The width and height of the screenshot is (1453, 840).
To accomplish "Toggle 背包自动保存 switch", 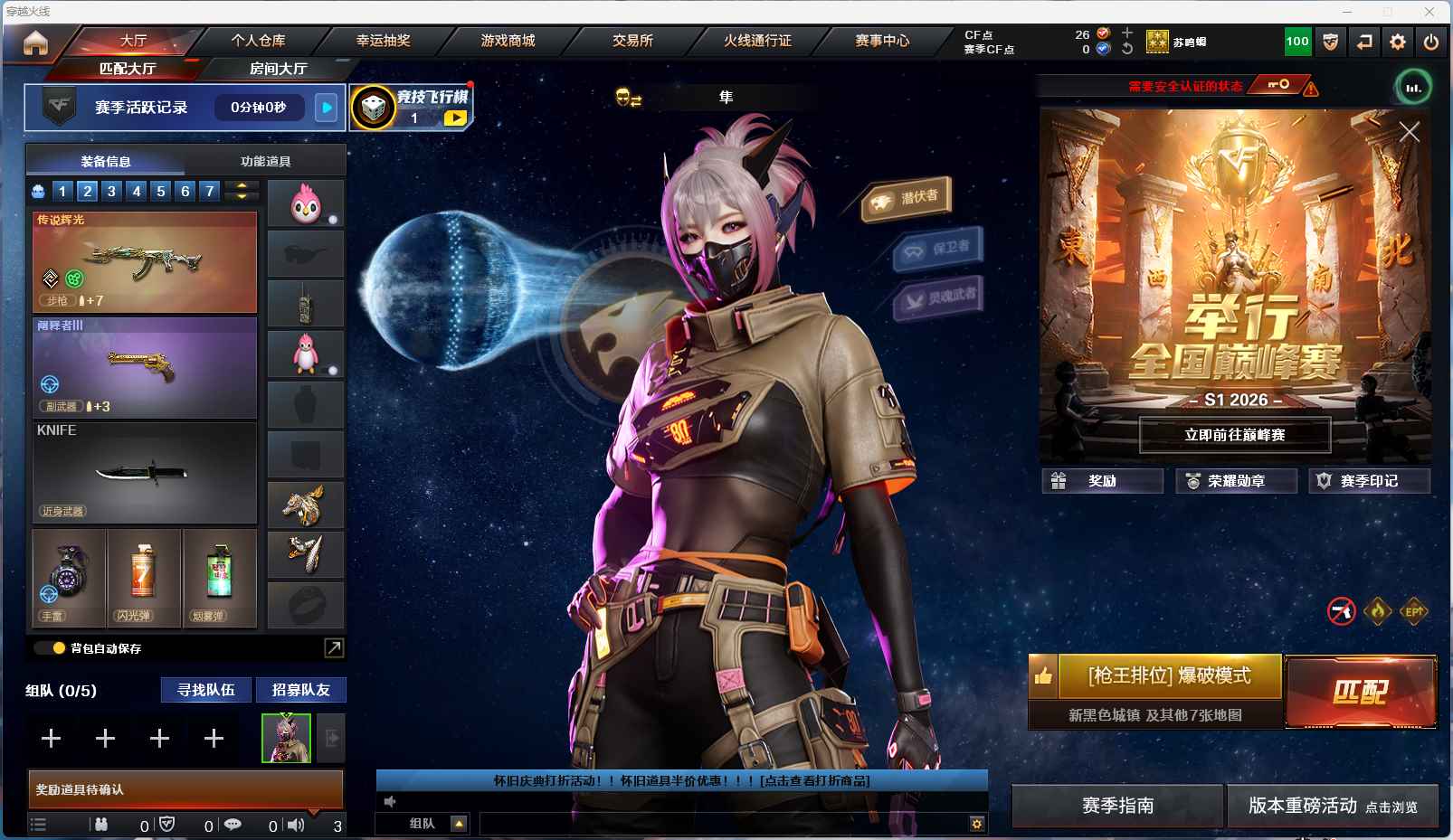I will point(49,648).
